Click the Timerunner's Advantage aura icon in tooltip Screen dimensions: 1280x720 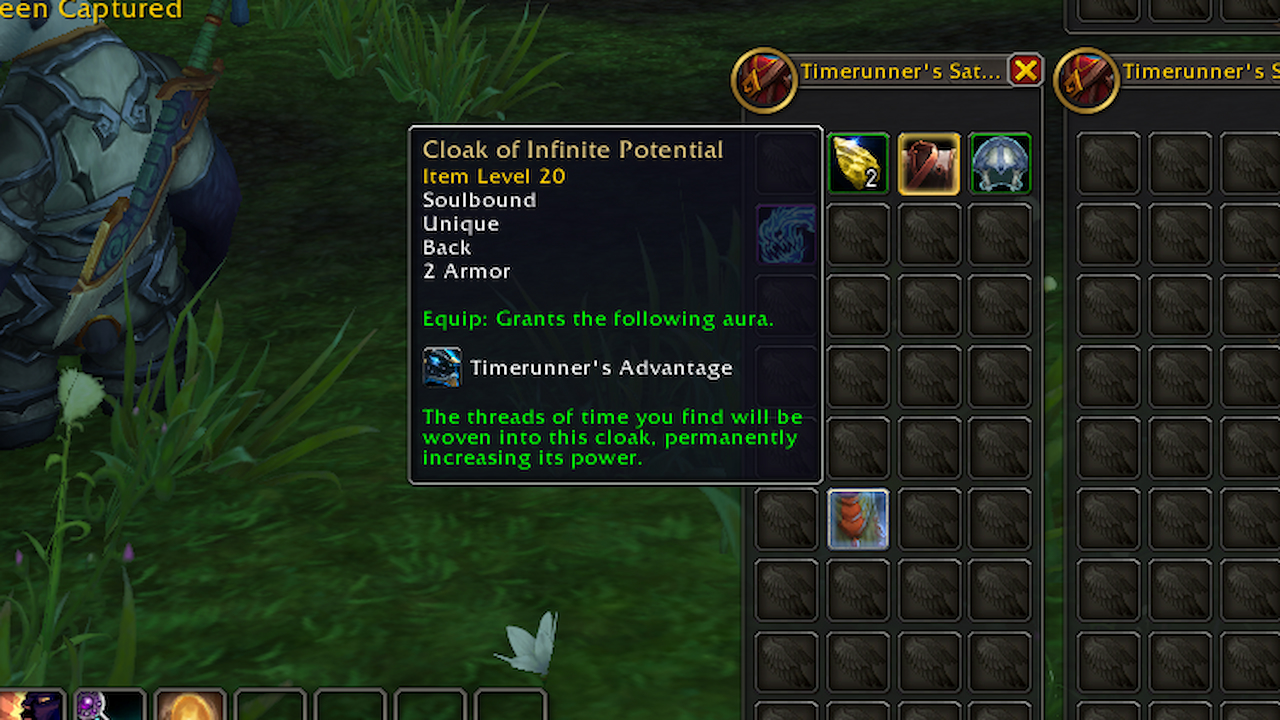(x=442, y=366)
